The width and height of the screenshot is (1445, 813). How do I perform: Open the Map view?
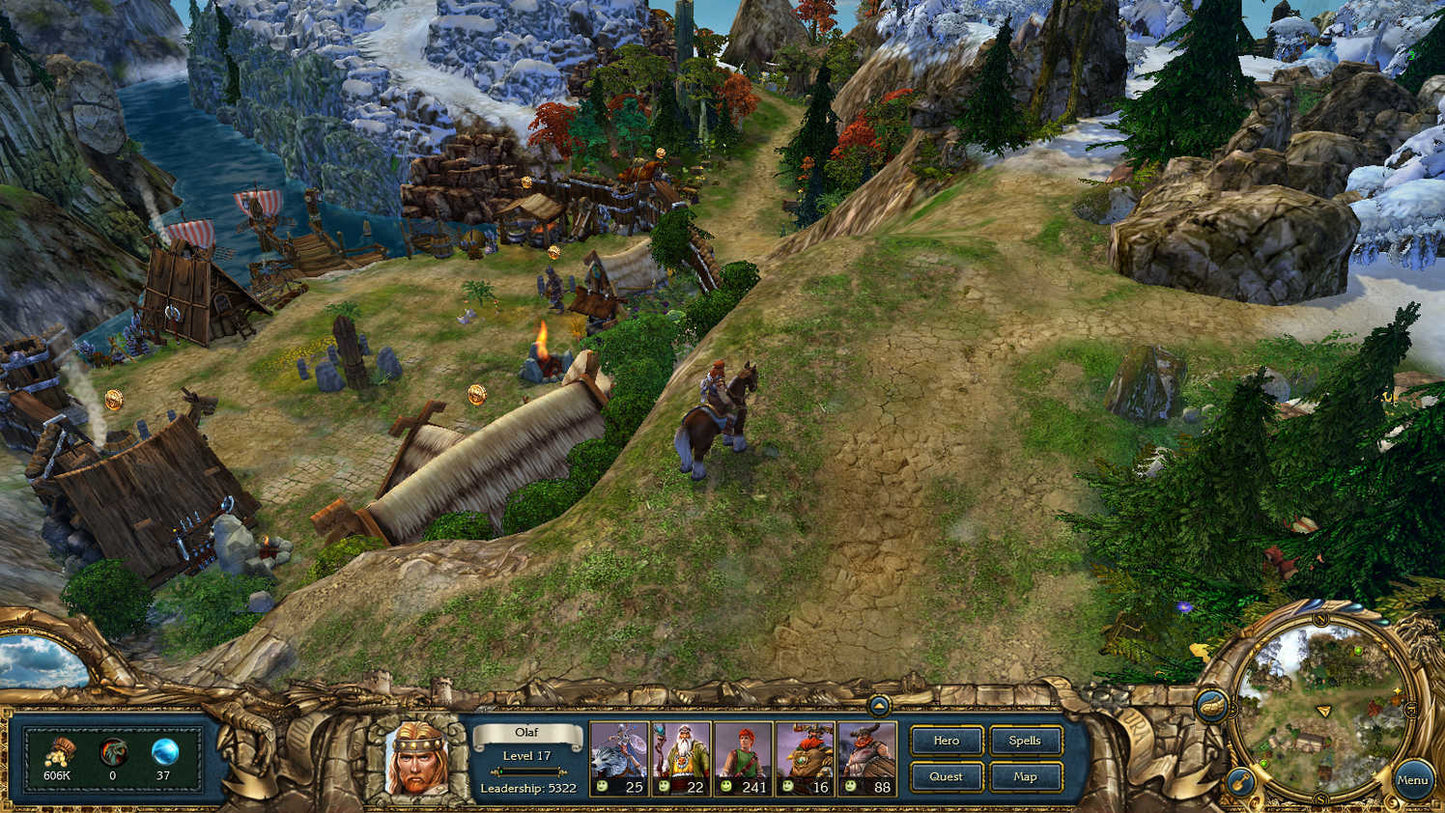1025,776
